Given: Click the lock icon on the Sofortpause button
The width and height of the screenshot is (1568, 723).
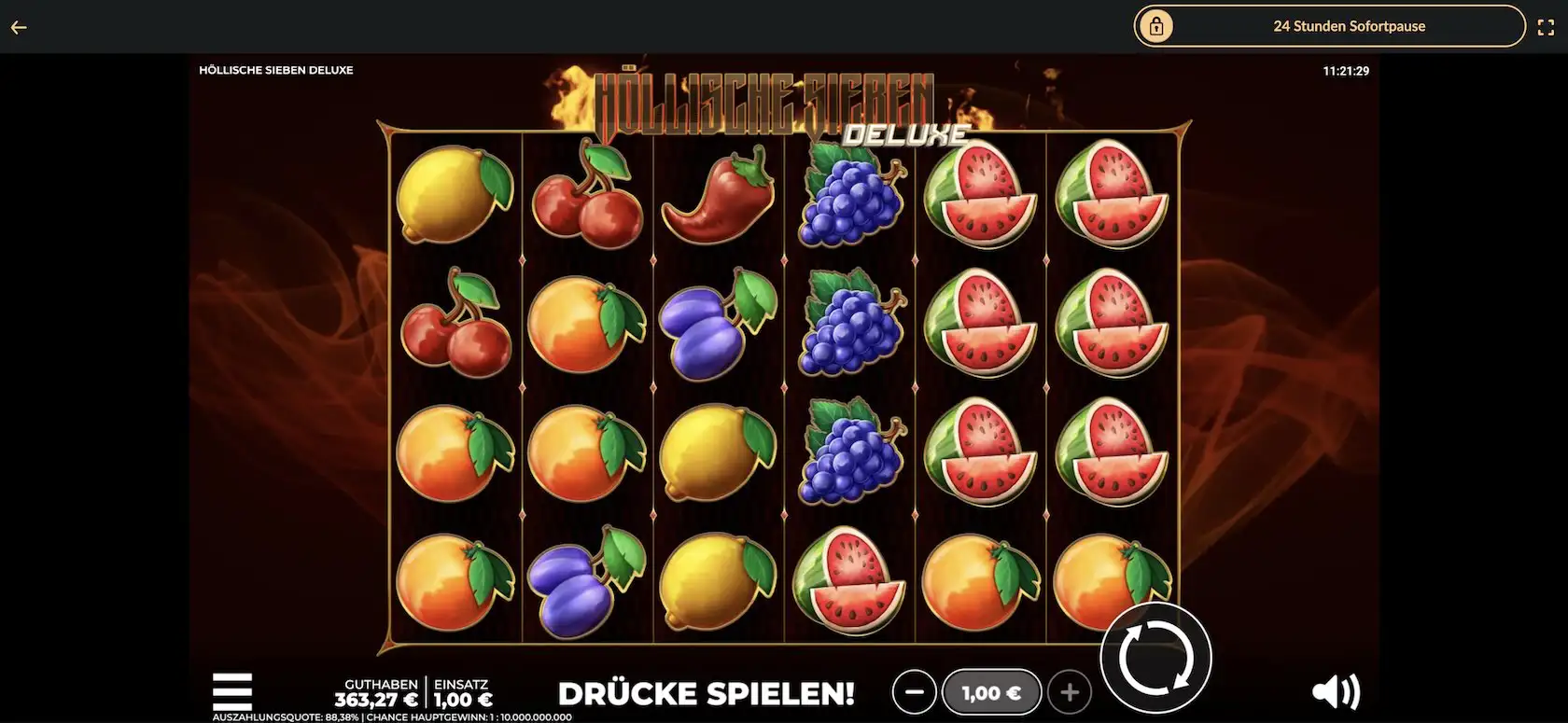Looking at the screenshot, I should click(x=1157, y=26).
